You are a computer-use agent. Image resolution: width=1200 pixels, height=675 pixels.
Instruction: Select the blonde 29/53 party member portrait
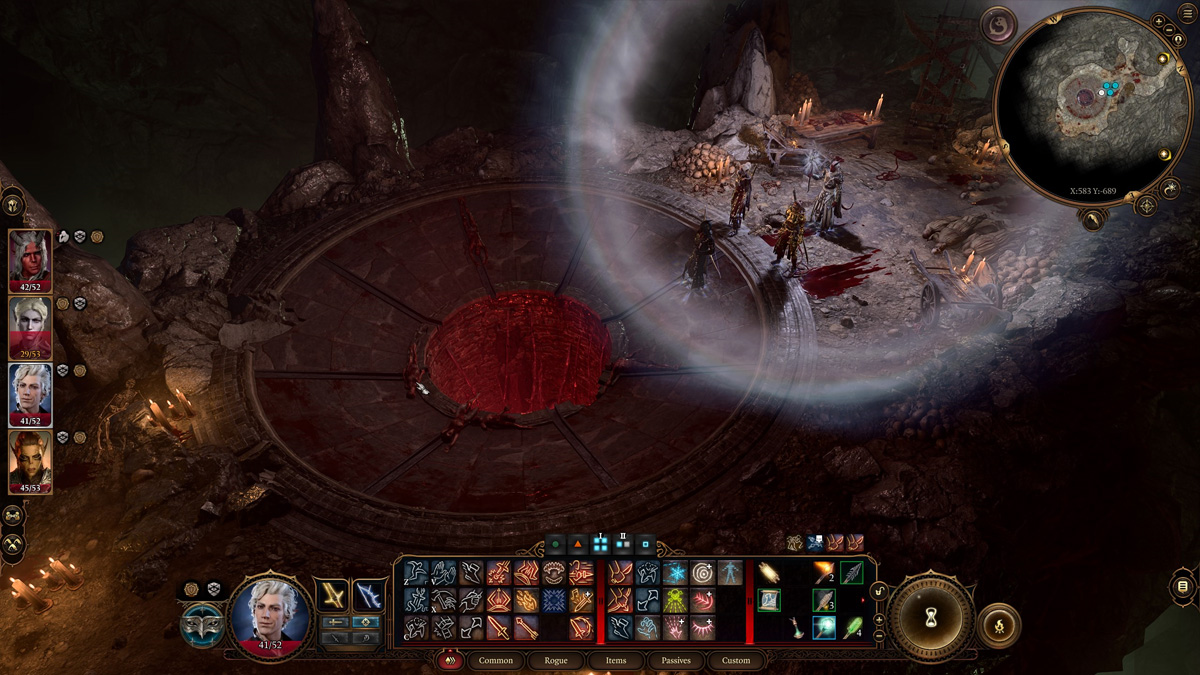pyautogui.click(x=30, y=324)
